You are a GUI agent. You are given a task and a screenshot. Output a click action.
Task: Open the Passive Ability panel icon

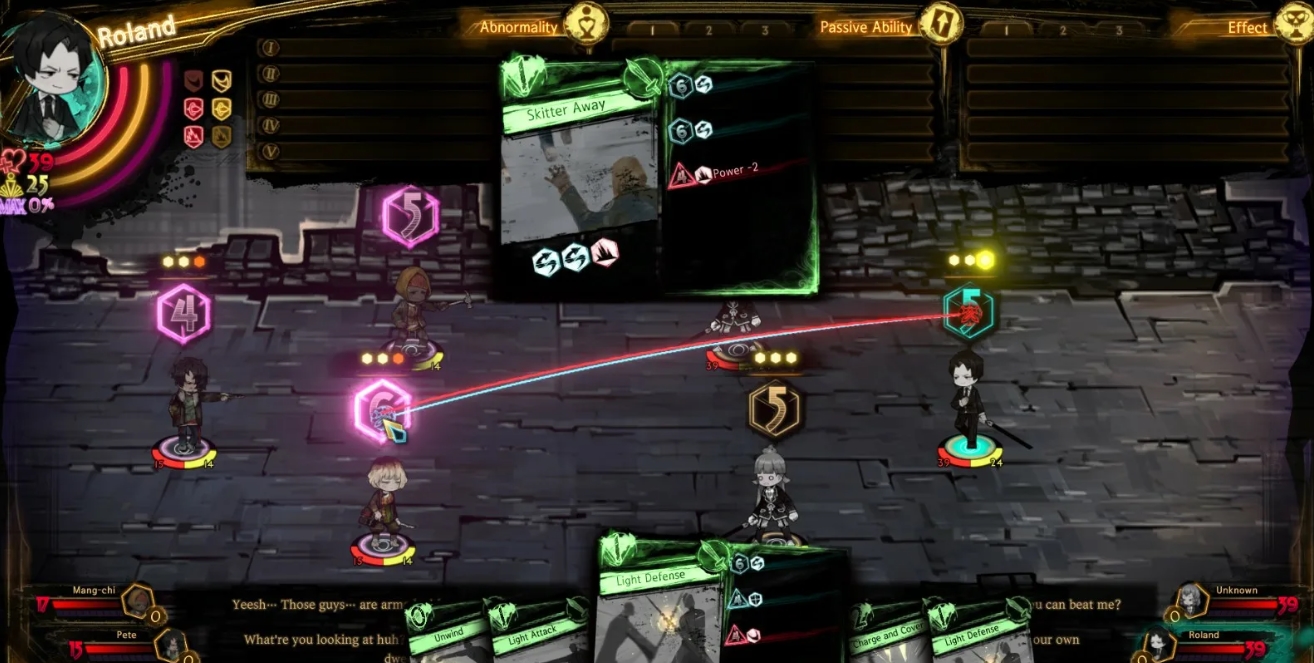[940, 24]
